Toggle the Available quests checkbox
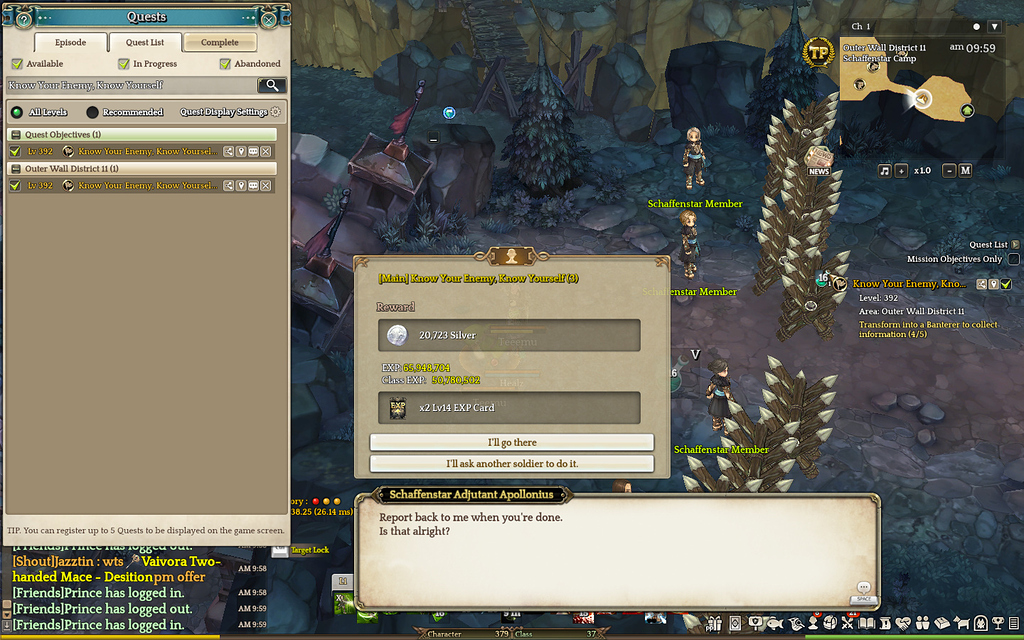This screenshot has width=1024, height=640. 16,64
